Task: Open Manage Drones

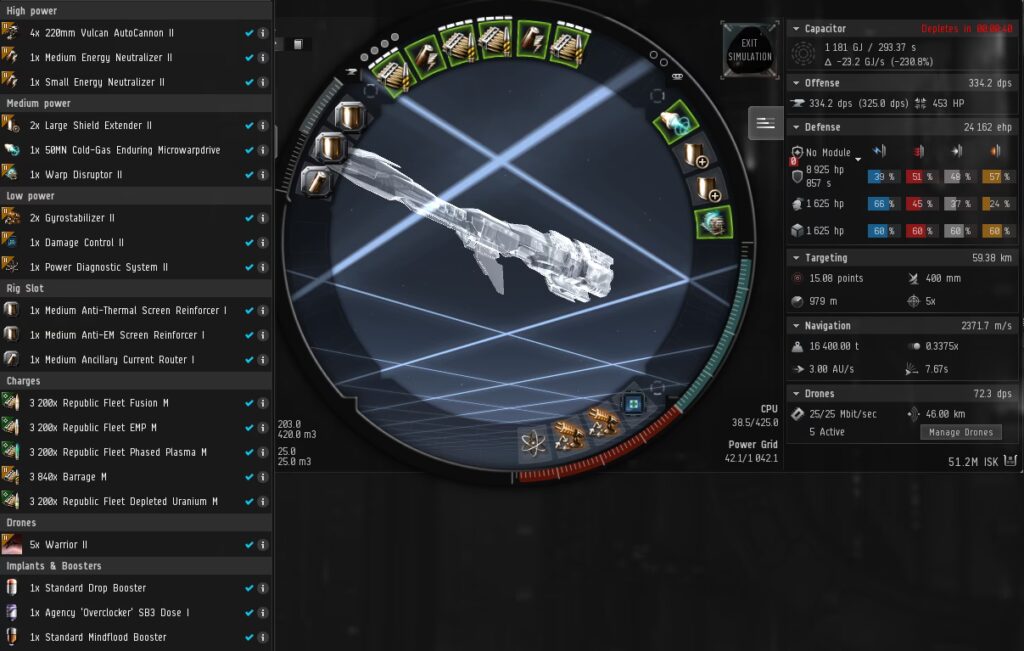Action: coord(960,432)
